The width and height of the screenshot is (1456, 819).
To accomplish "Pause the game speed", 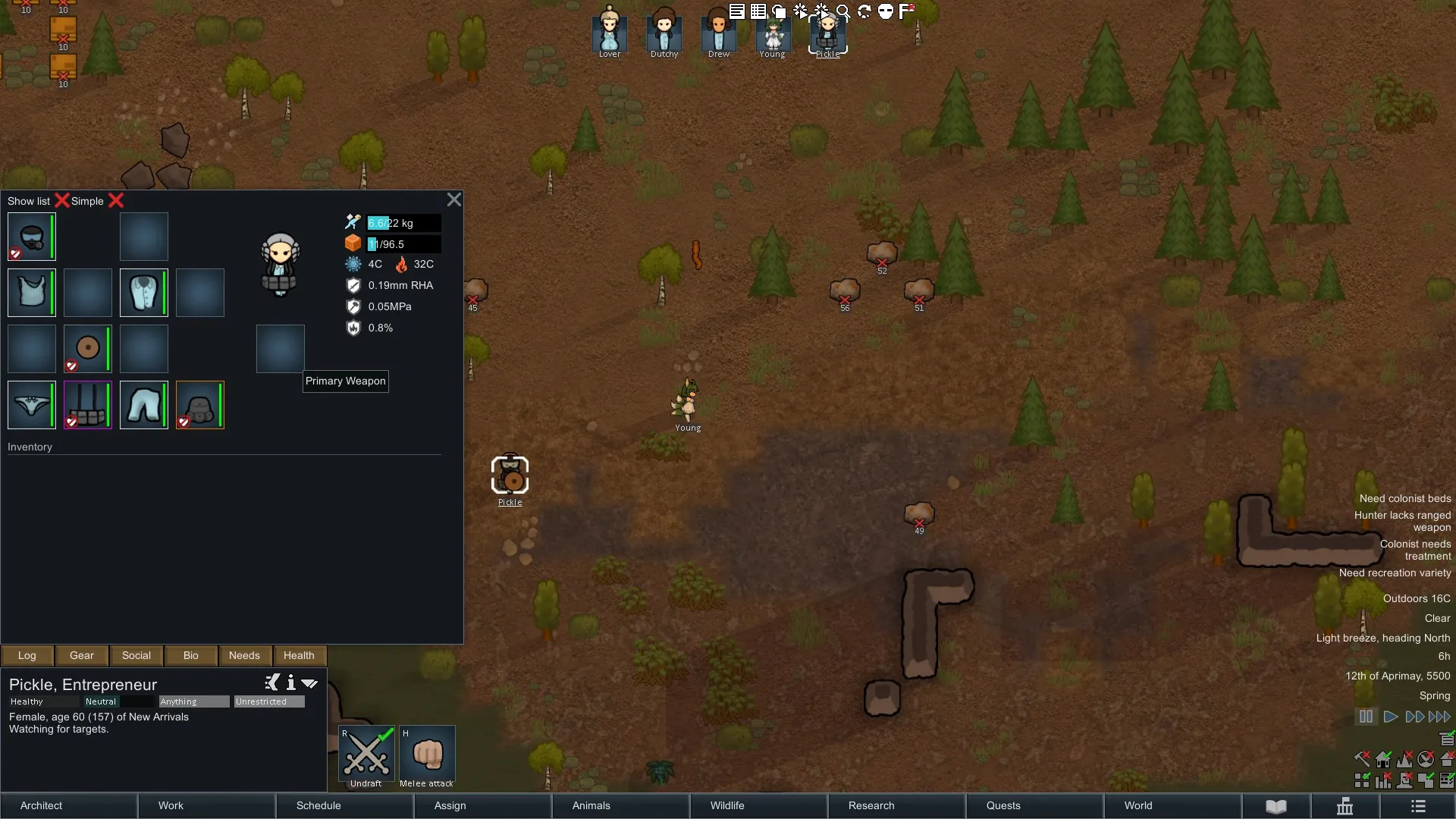I will point(1366,717).
